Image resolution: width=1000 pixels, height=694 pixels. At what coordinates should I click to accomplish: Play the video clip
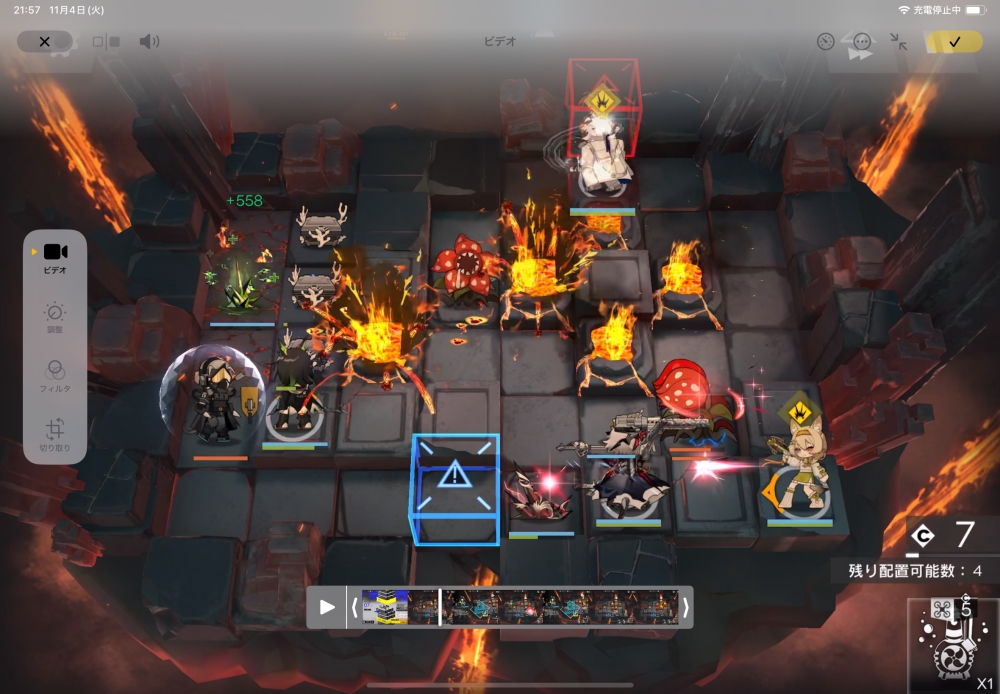tap(327, 607)
